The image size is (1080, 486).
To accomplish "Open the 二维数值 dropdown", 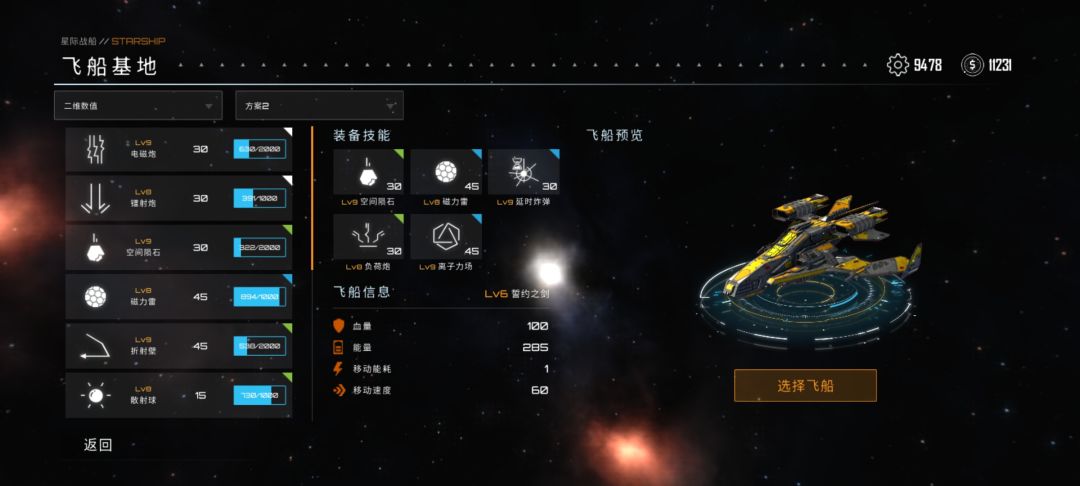I will (x=138, y=105).
